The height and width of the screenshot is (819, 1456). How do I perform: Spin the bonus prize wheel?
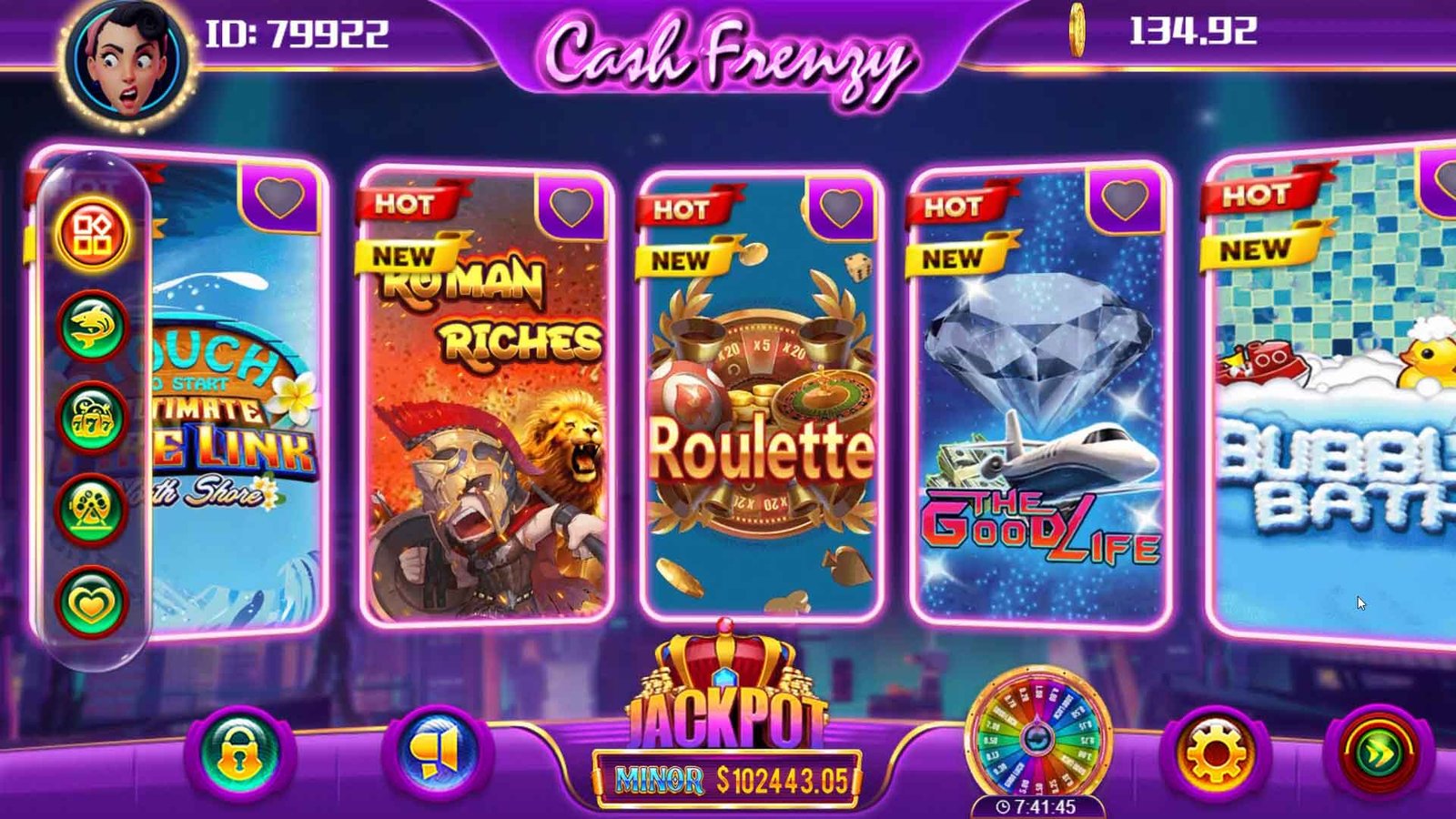(x=1036, y=735)
